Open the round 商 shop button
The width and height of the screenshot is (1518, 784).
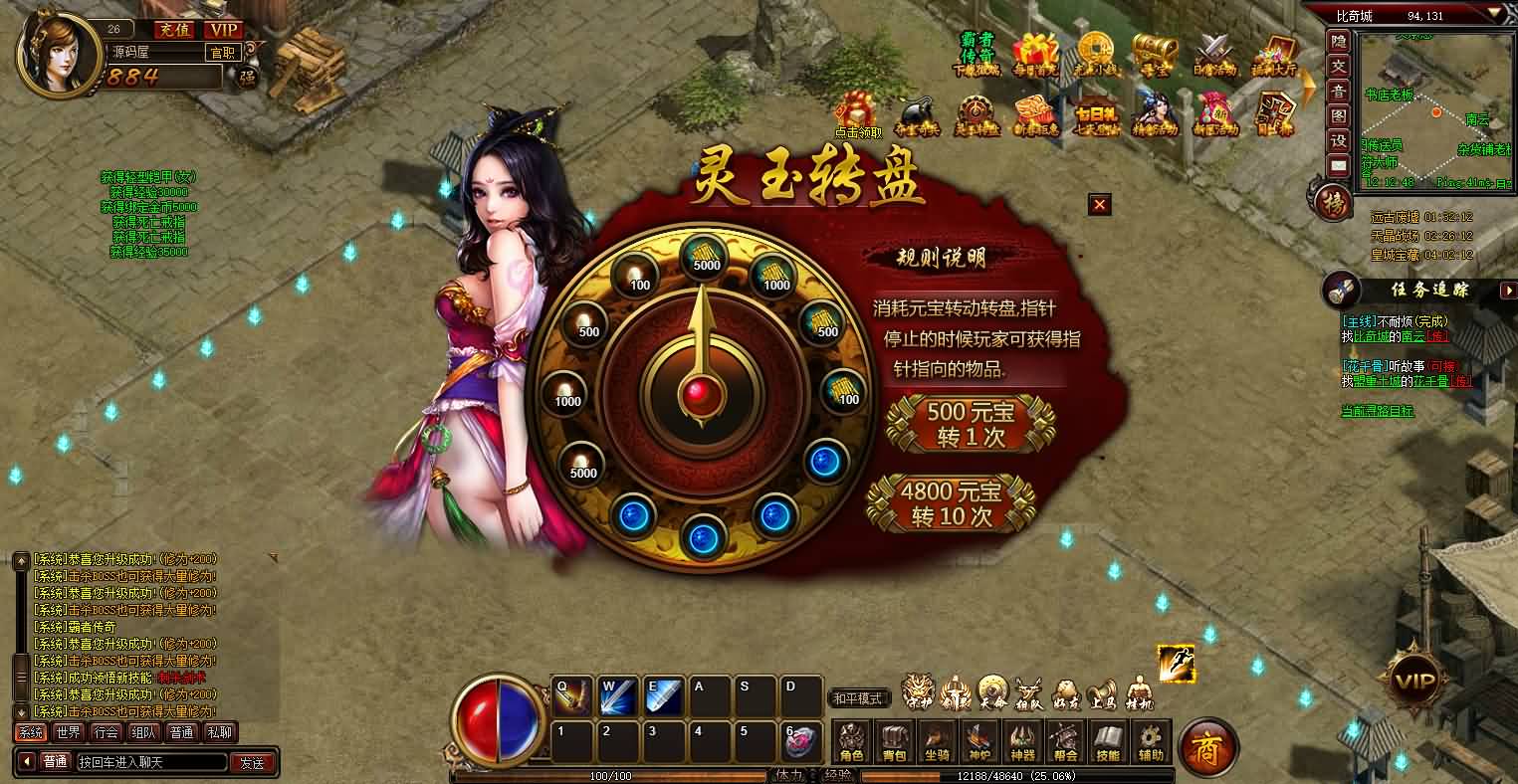coord(1207,746)
